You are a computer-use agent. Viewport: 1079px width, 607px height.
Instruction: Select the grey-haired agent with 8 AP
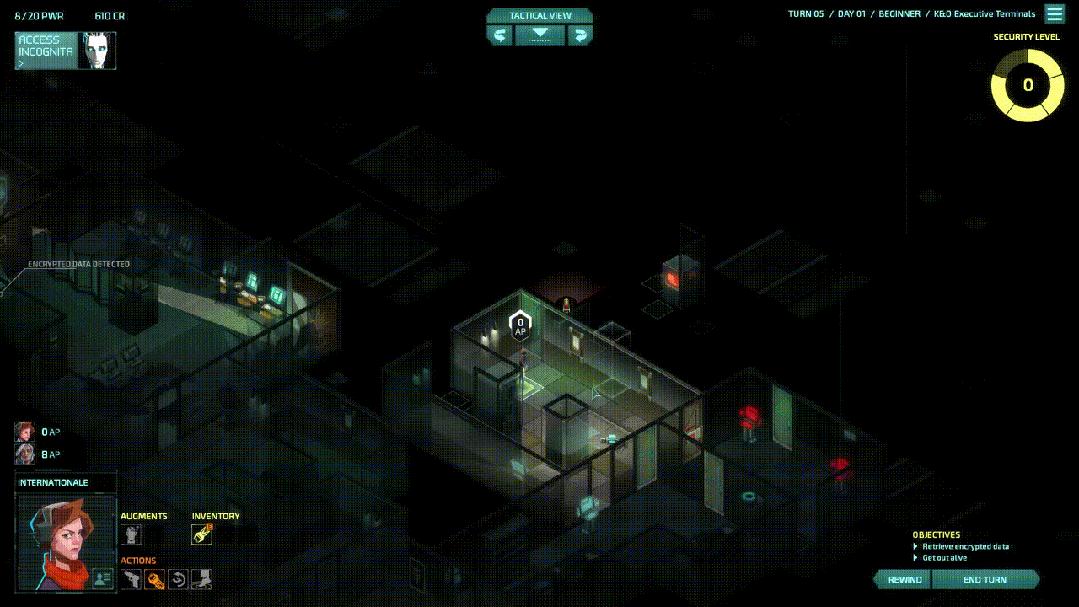[24, 454]
